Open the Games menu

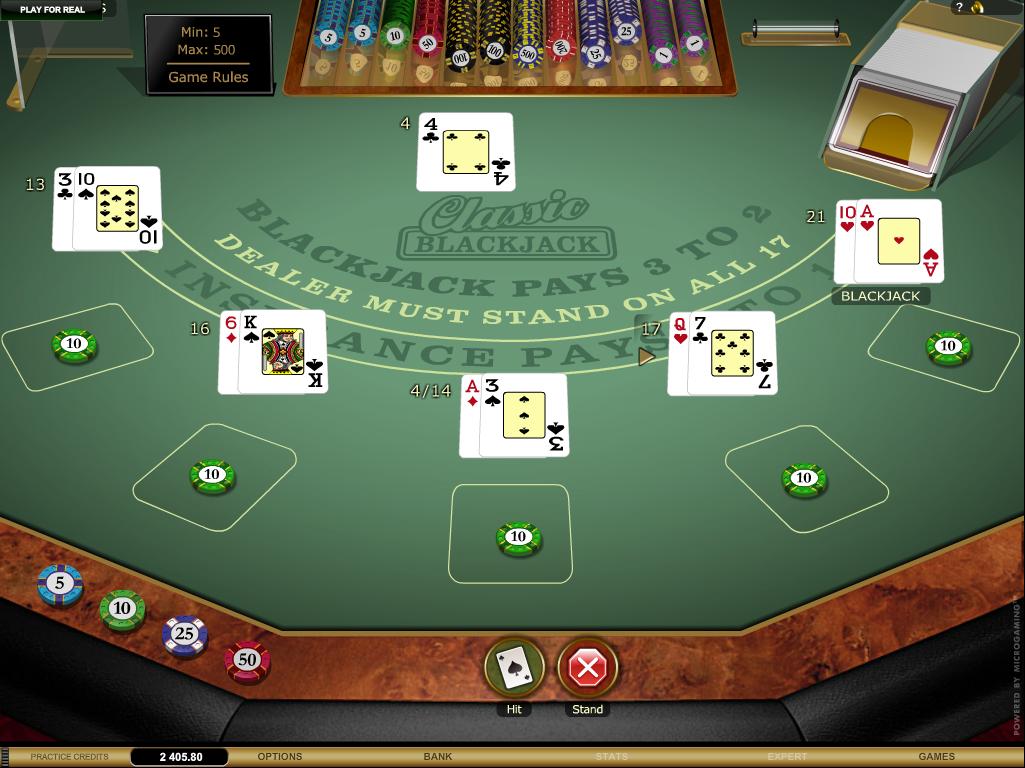pos(936,757)
